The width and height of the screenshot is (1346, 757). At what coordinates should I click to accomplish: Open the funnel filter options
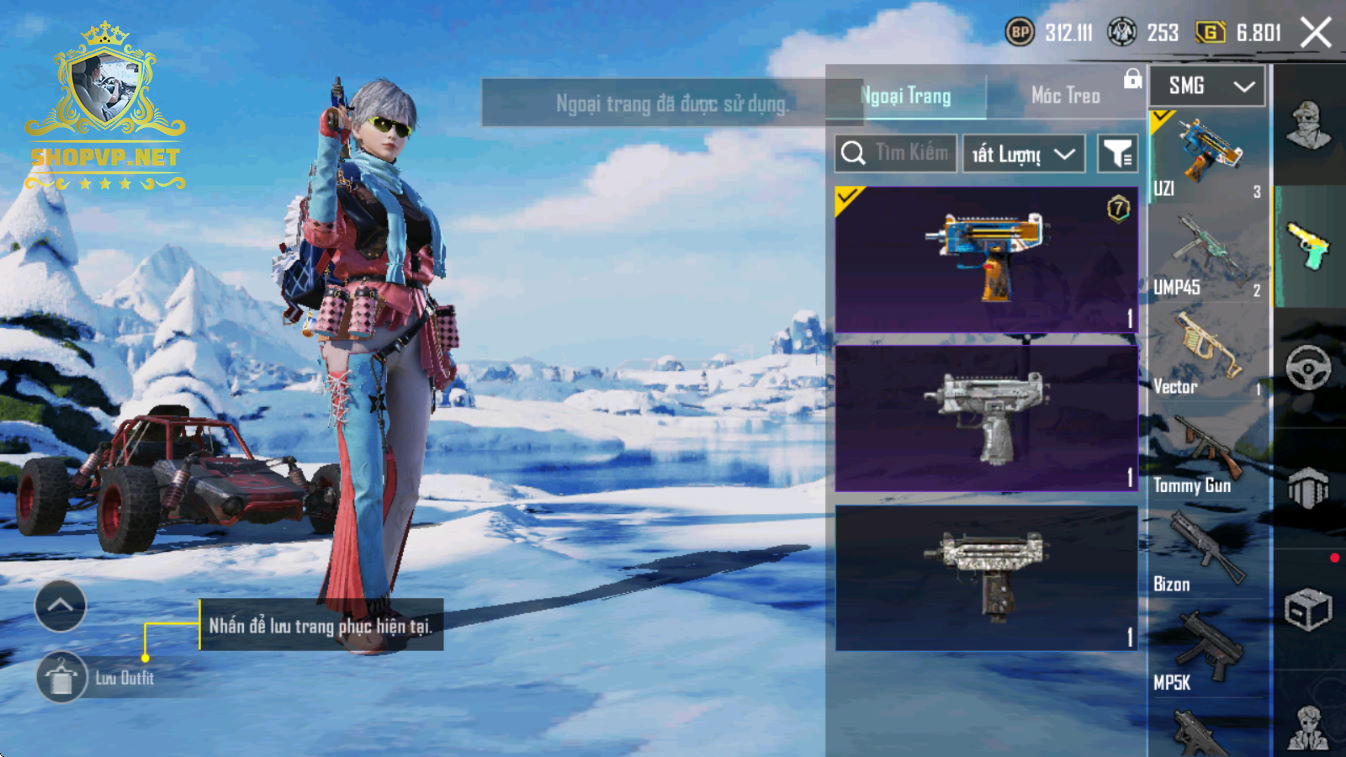click(x=1117, y=154)
